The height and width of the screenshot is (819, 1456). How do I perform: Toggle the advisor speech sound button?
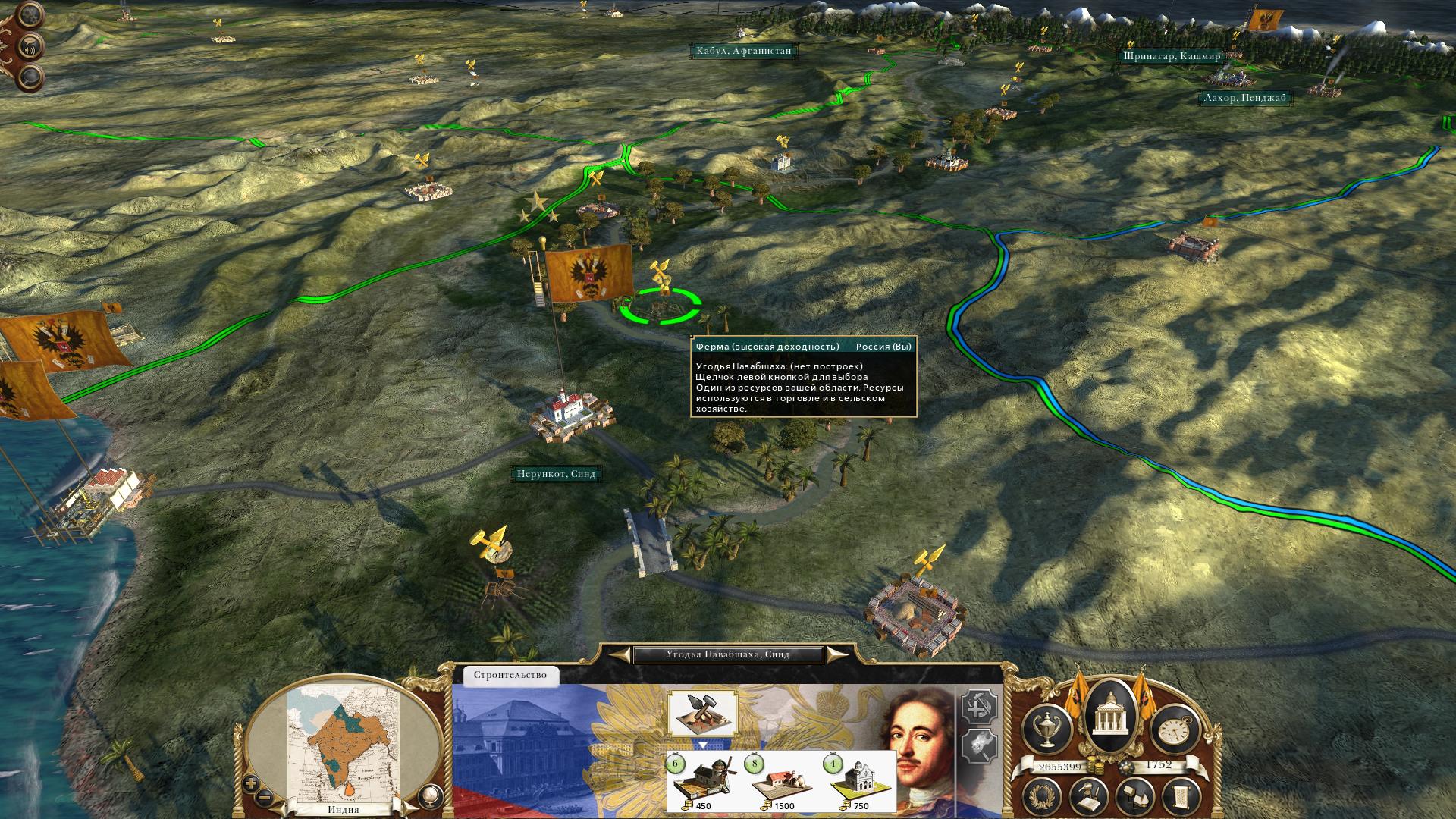tap(32, 45)
